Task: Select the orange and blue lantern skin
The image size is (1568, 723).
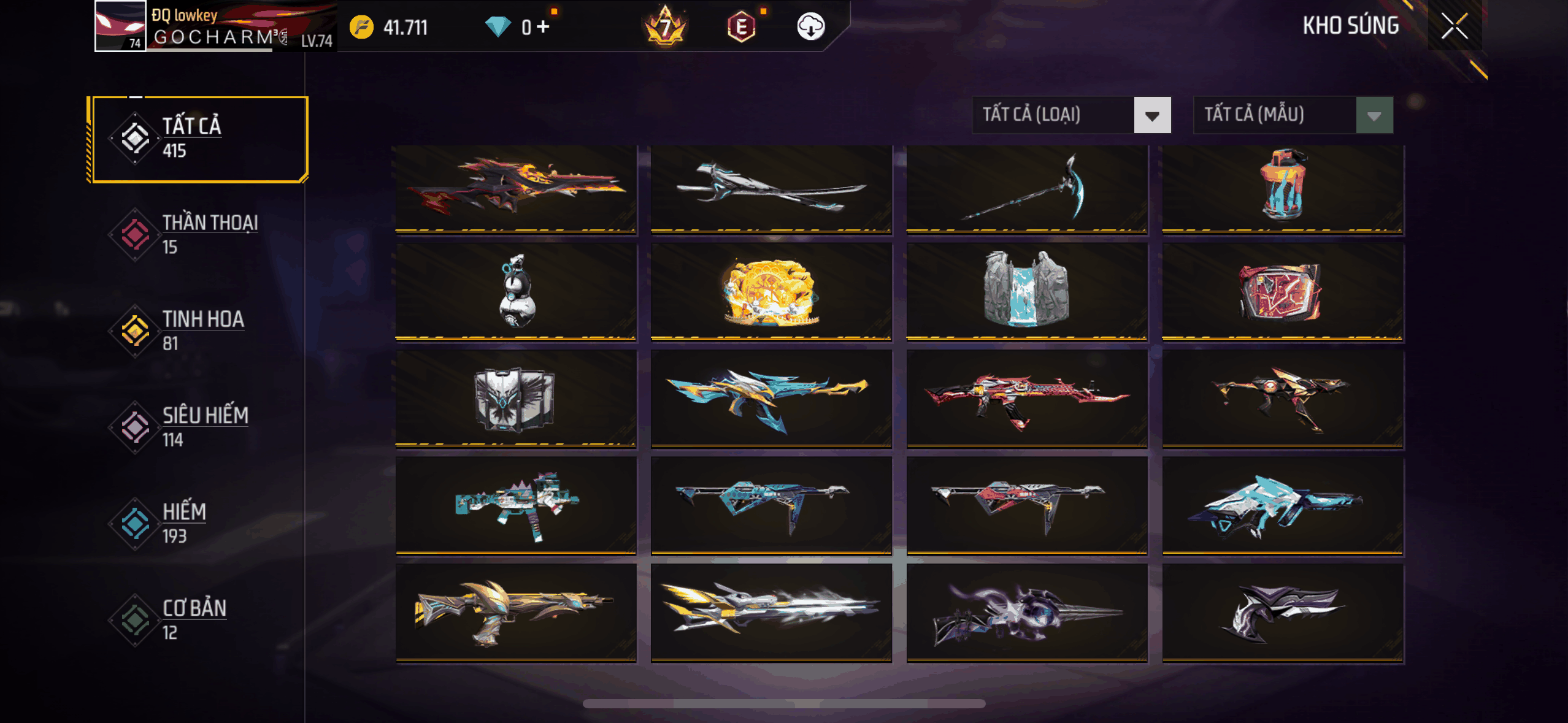Action: pos(1282,189)
